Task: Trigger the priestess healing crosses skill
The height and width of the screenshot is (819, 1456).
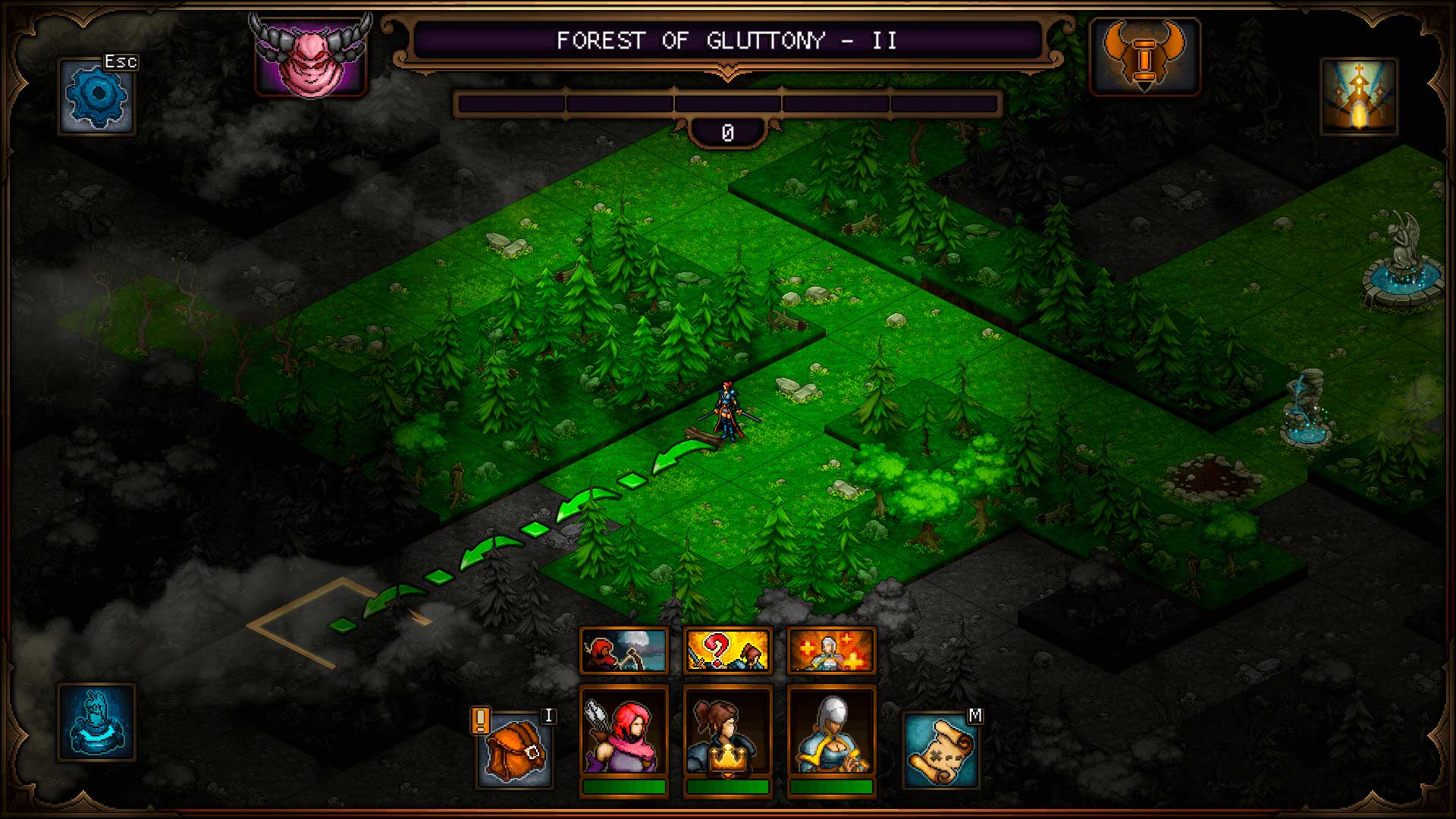Action: pyautogui.click(x=831, y=651)
